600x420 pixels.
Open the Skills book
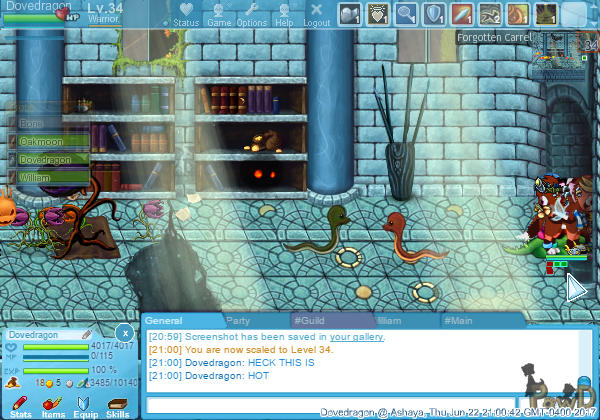click(x=117, y=405)
